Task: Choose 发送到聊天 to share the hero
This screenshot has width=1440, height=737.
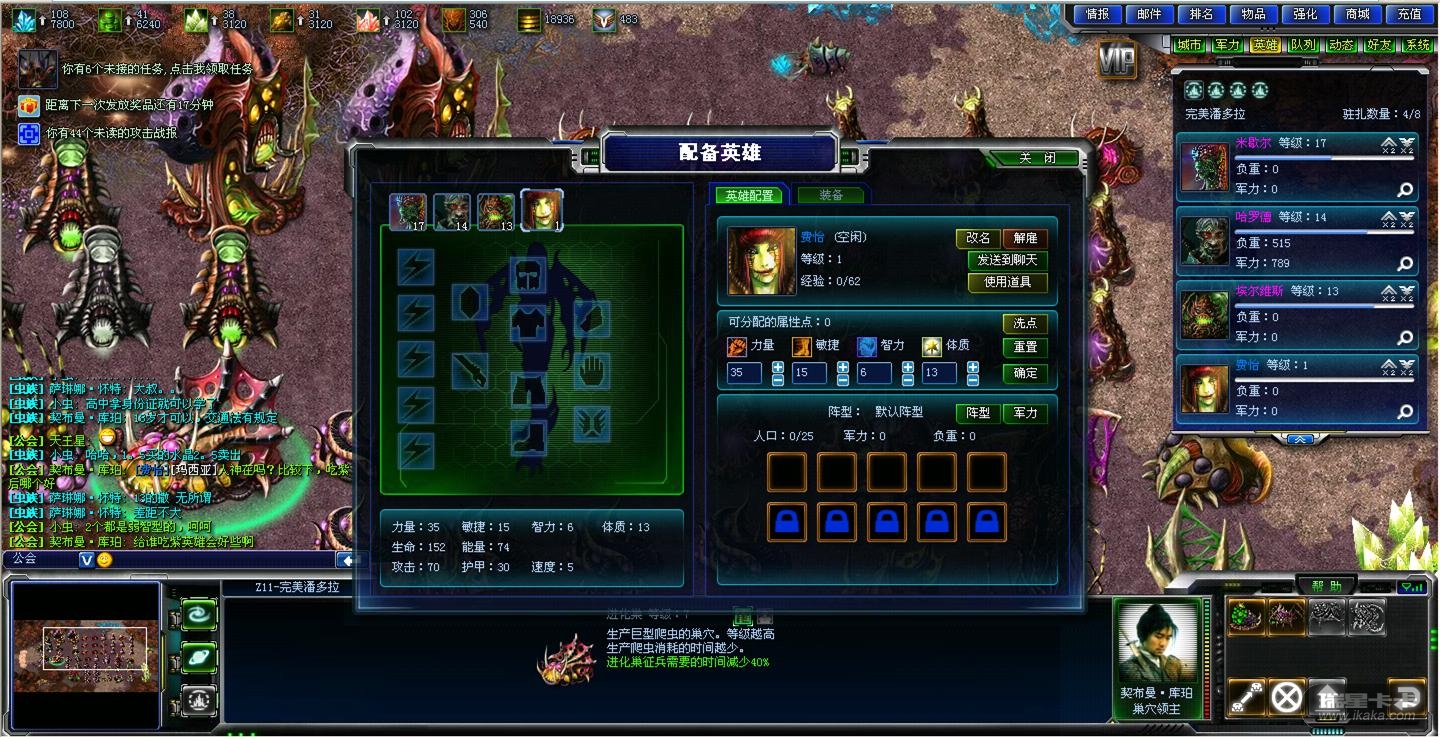Action: tap(1007, 260)
